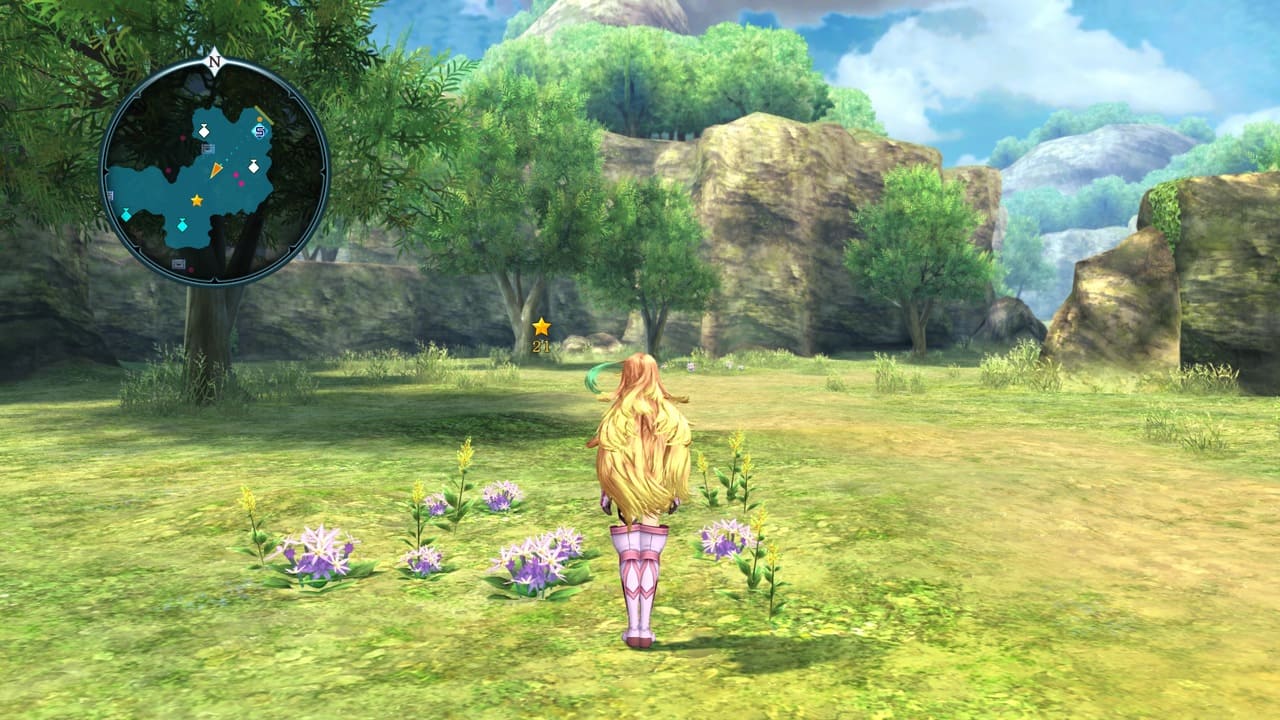Click the N compass indicator atop the minimap
The width and height of the screenshot is (1280, 720).
[x=214, y=61]
